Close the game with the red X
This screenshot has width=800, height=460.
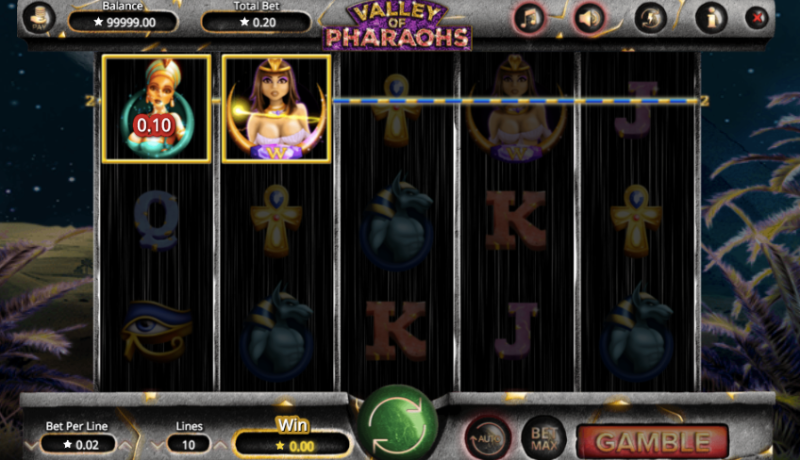756,18
